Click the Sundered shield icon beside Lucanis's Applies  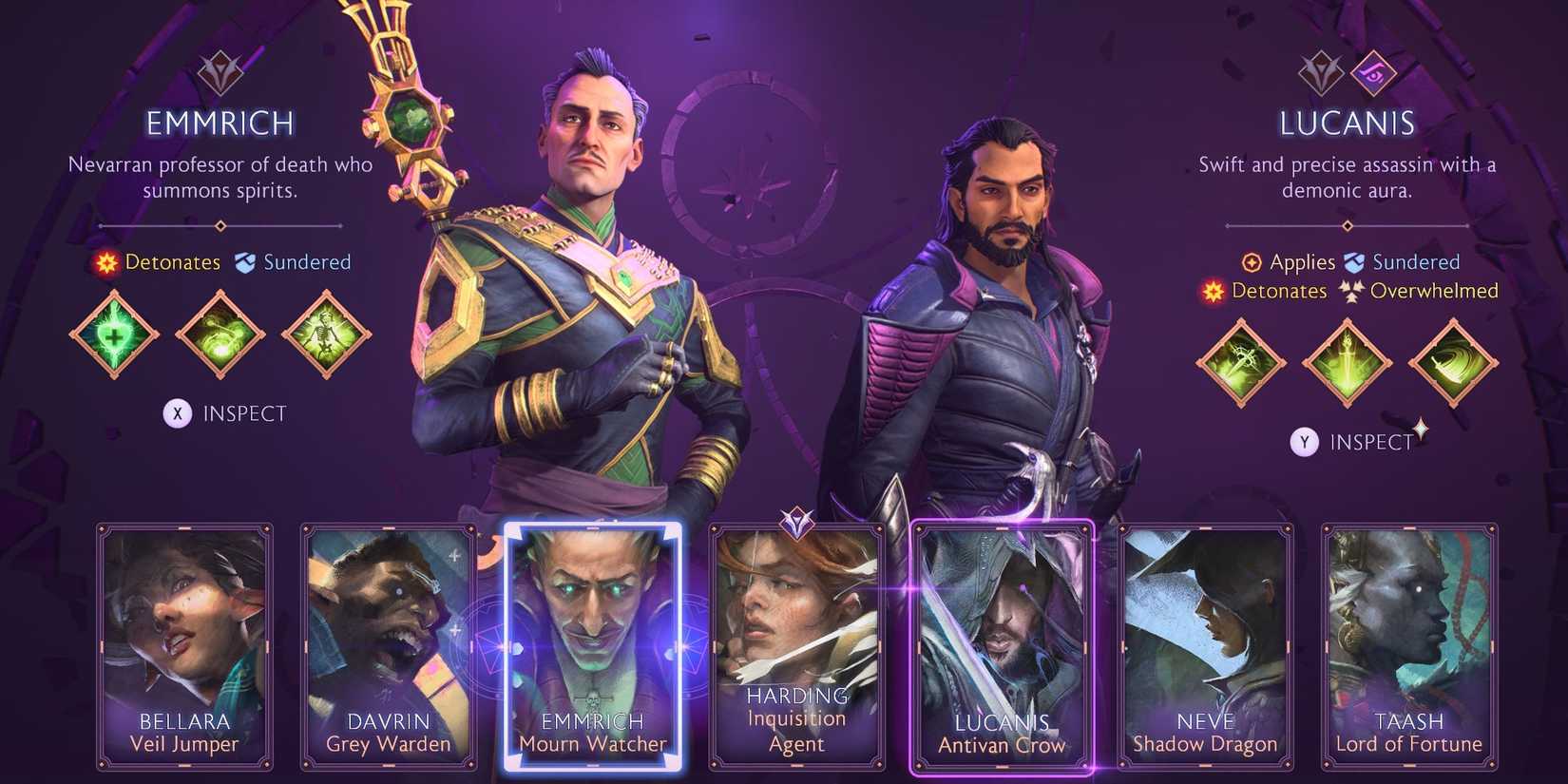(x=1353, y=261)
